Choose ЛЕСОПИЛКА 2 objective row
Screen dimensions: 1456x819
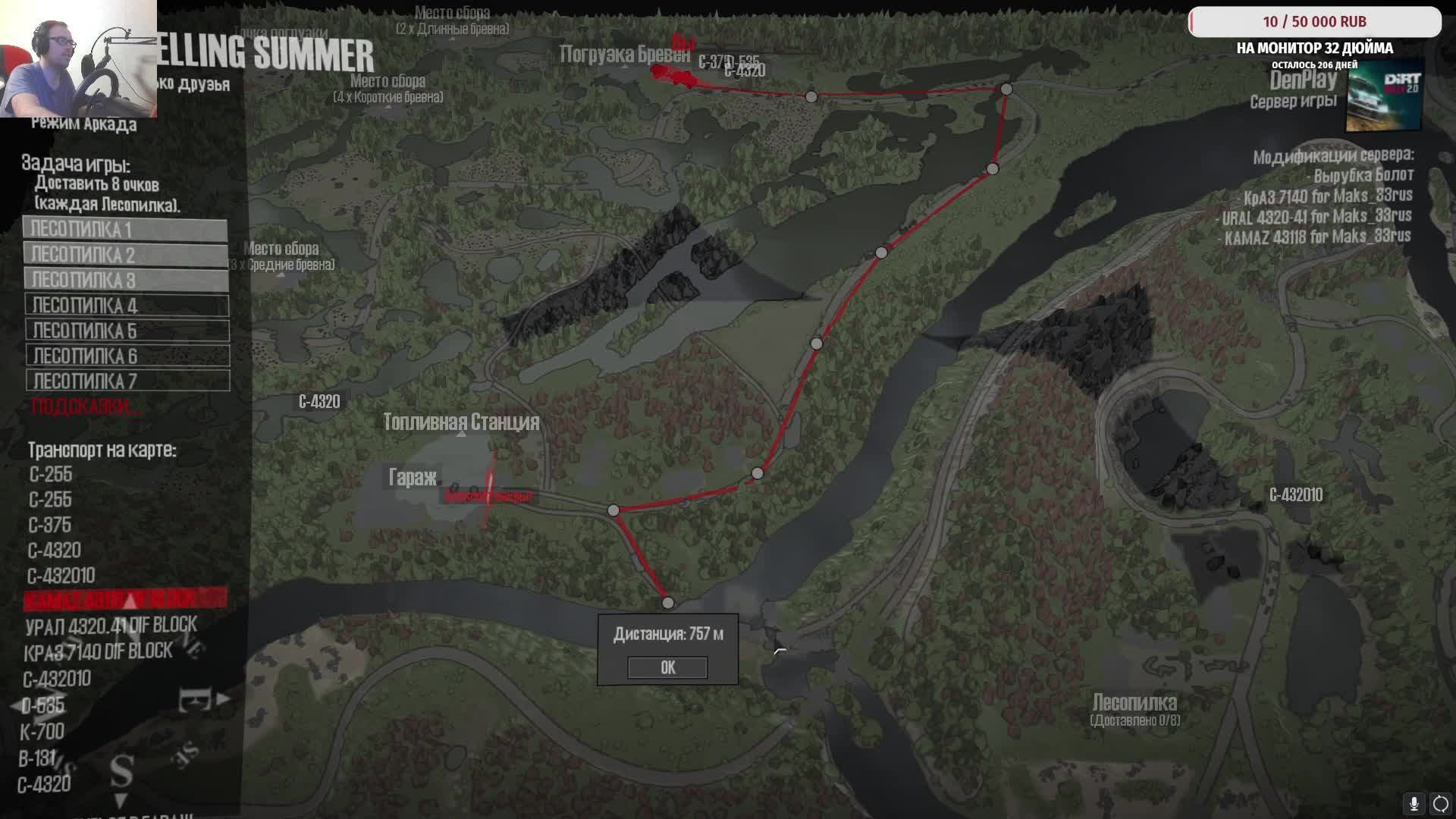[125, 254]
